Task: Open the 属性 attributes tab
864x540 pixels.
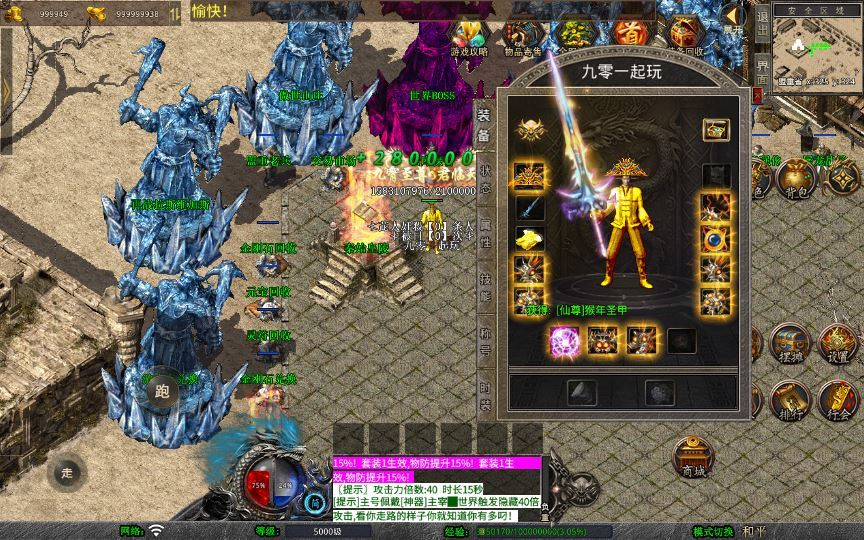Action: 485,236
